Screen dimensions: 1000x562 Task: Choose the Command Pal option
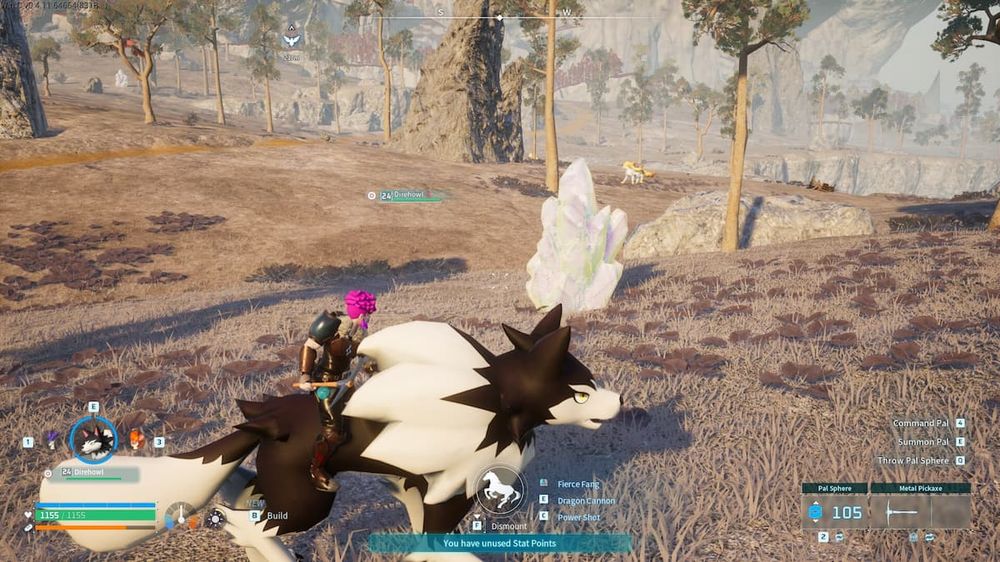tap(921, 423)
